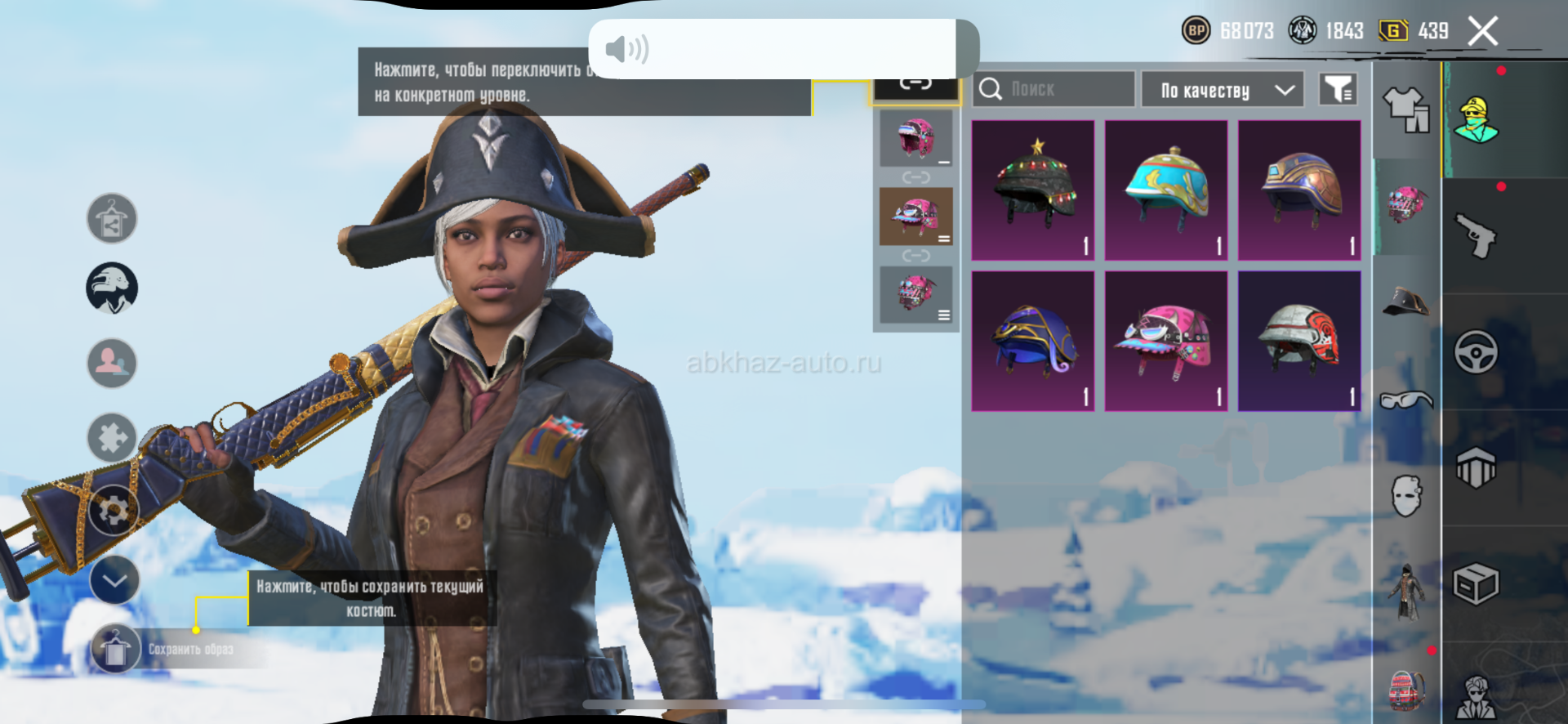Viewport: 1568px width, 724px height.
Task: Save the current look with Сохранить образ
Action: pos(116,650)
